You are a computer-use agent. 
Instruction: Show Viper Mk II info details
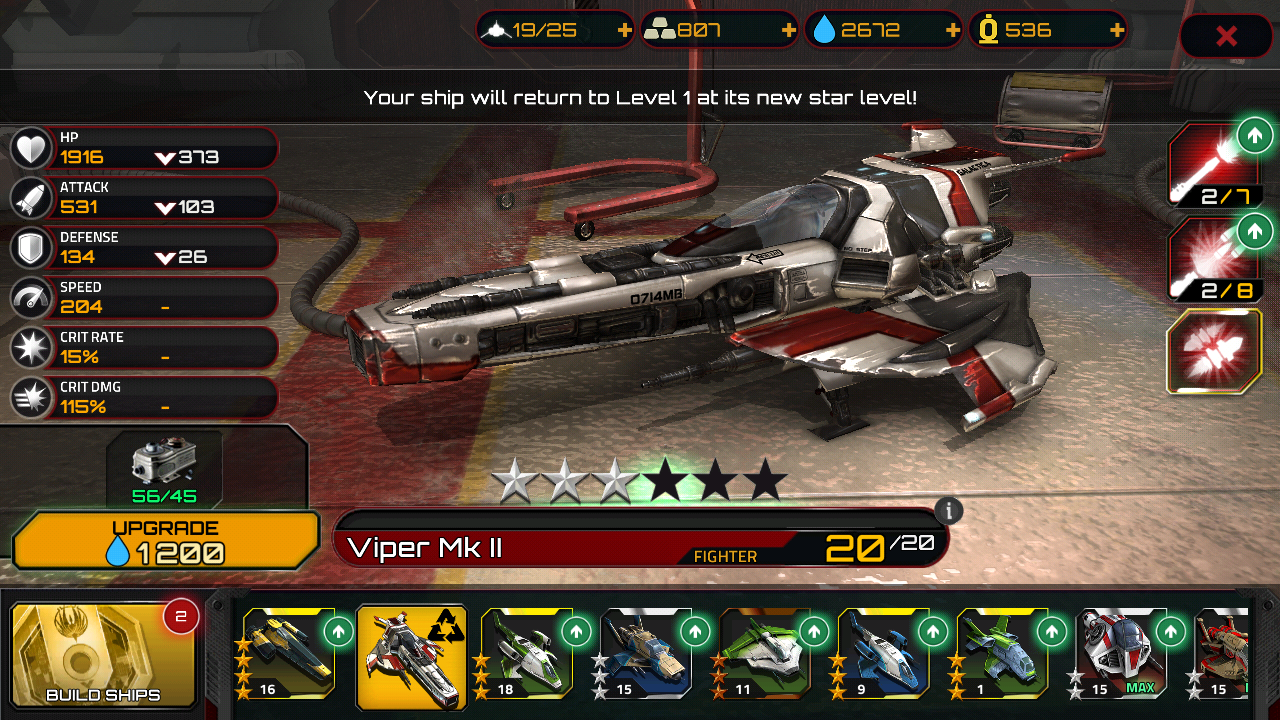(948, 511)
